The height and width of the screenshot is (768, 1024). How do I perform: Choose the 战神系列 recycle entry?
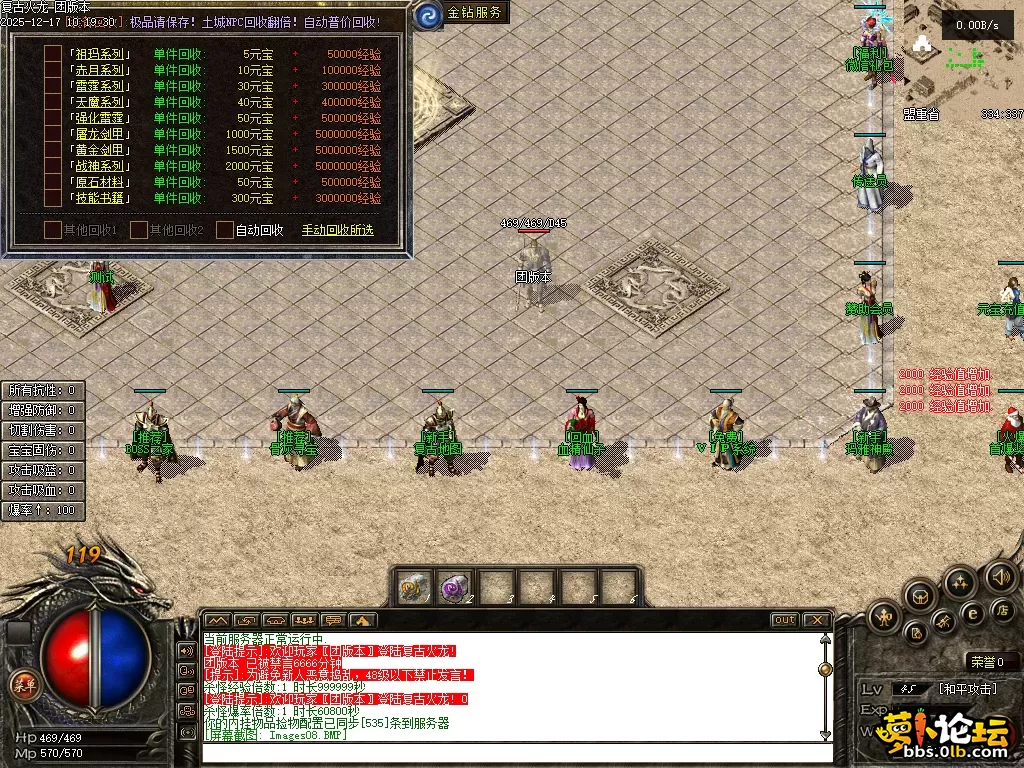(98, 166)
